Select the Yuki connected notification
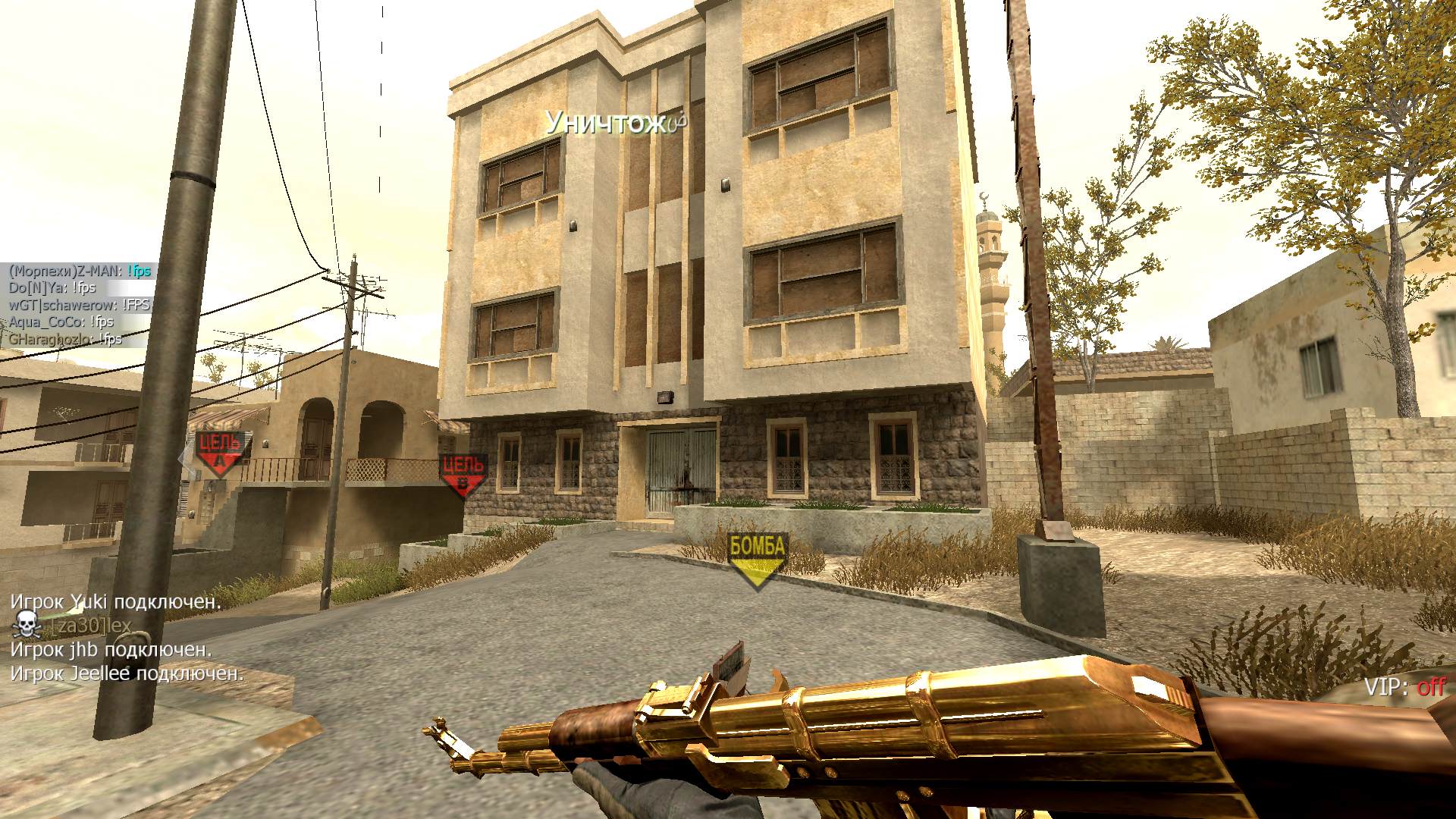 (115, 602)
